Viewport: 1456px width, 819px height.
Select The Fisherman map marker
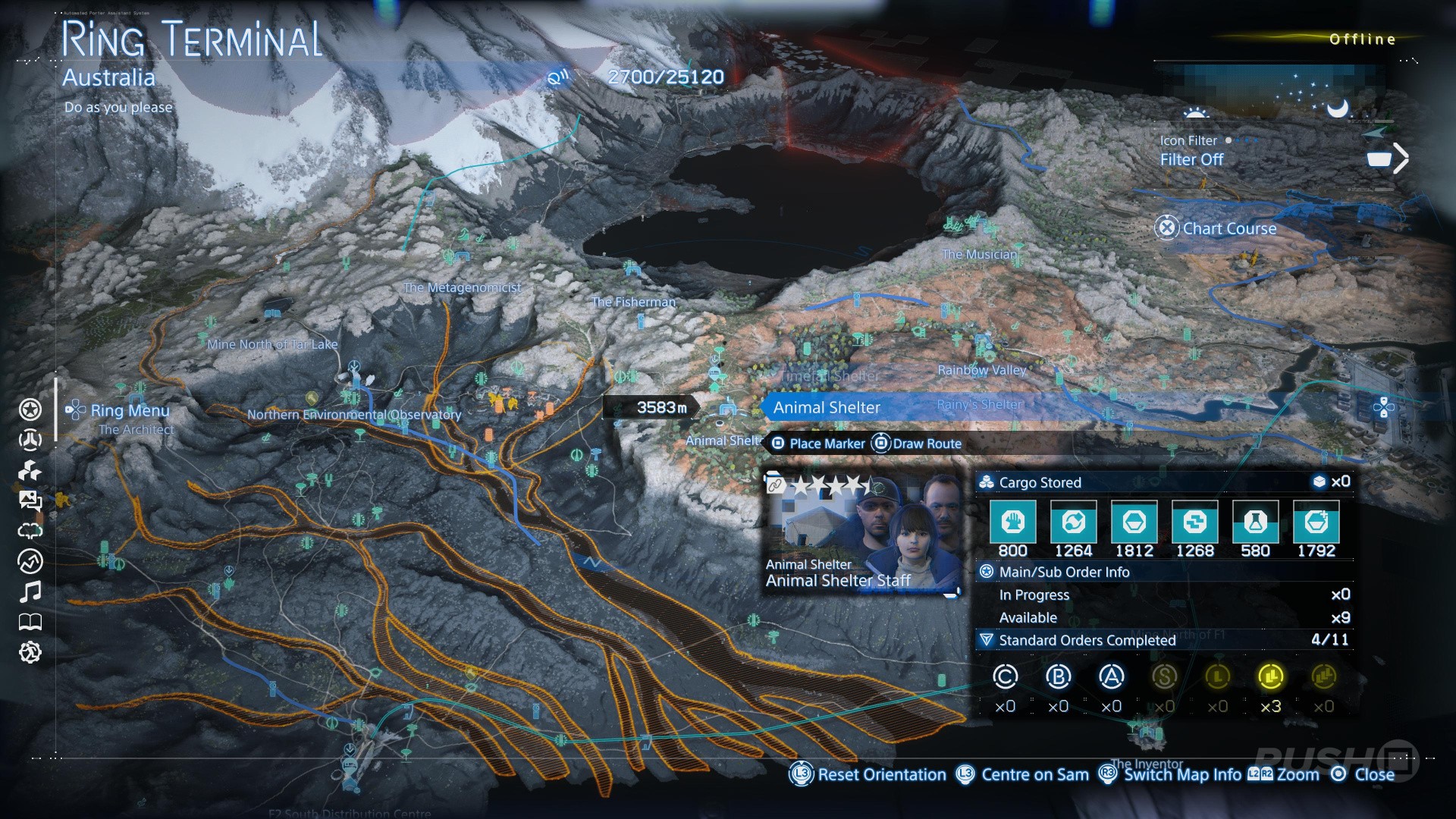[x=633, y=302]
